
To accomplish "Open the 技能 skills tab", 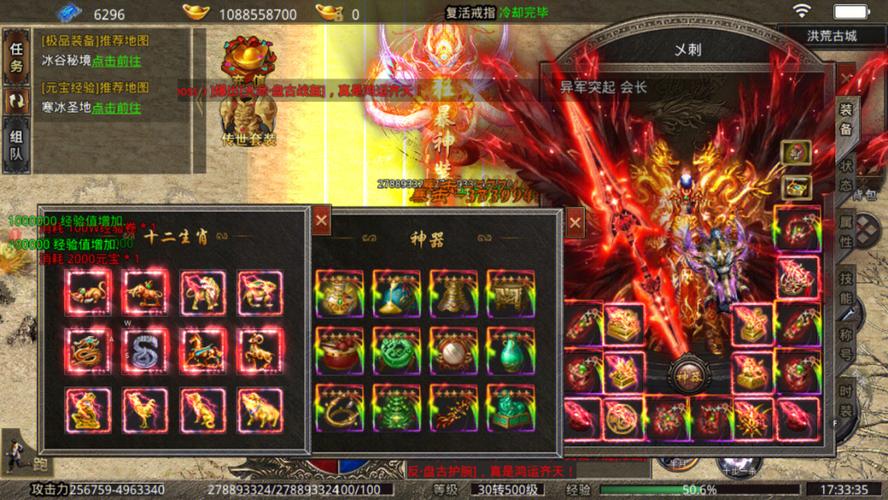I will [x=846, y=290].
